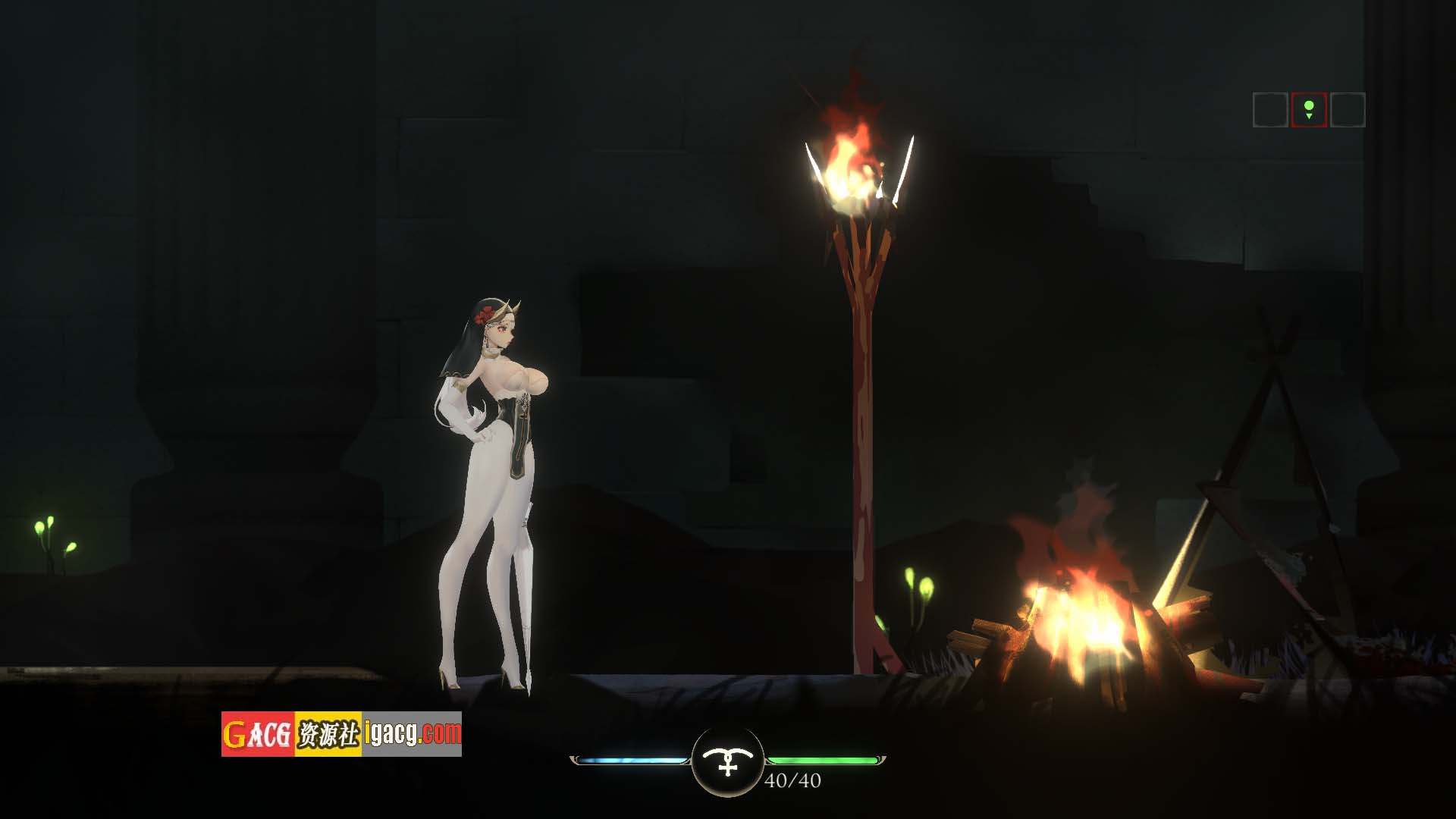Open the igacg.com watermark banner
1456x819 pixels.
(x=341, y=734)
